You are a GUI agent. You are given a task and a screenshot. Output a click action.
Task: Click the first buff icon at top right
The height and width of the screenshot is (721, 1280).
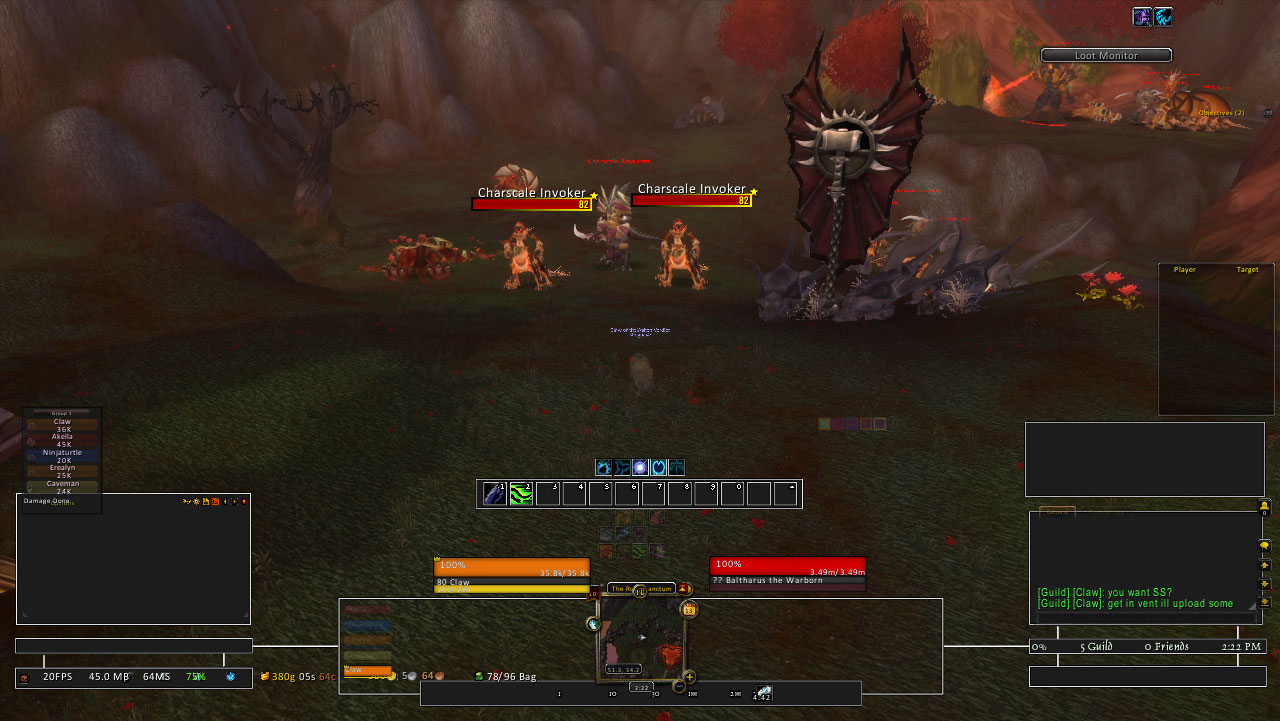[1142, 17]
